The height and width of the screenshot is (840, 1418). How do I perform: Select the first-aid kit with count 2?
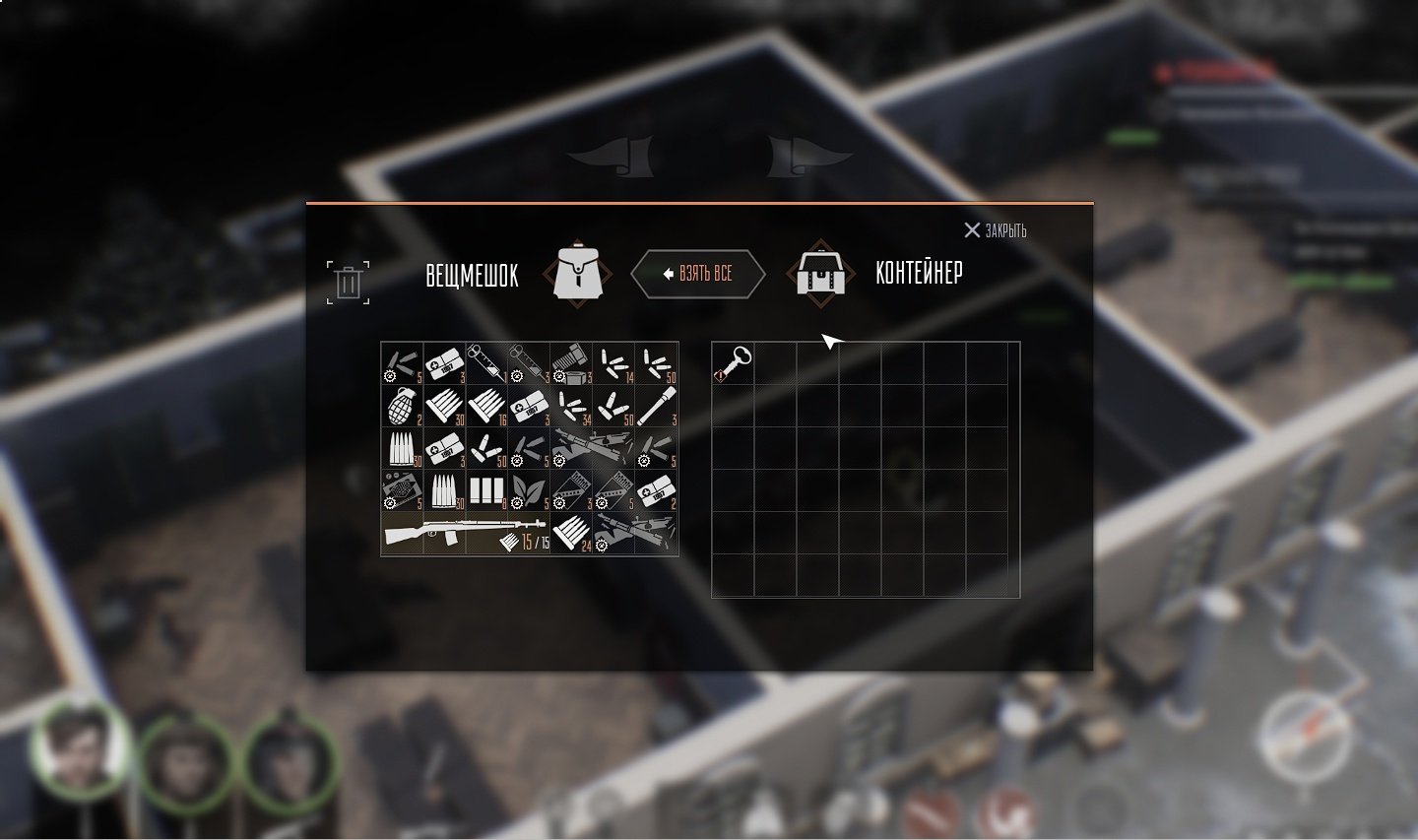pyautogui.click(x=657, y=490)
